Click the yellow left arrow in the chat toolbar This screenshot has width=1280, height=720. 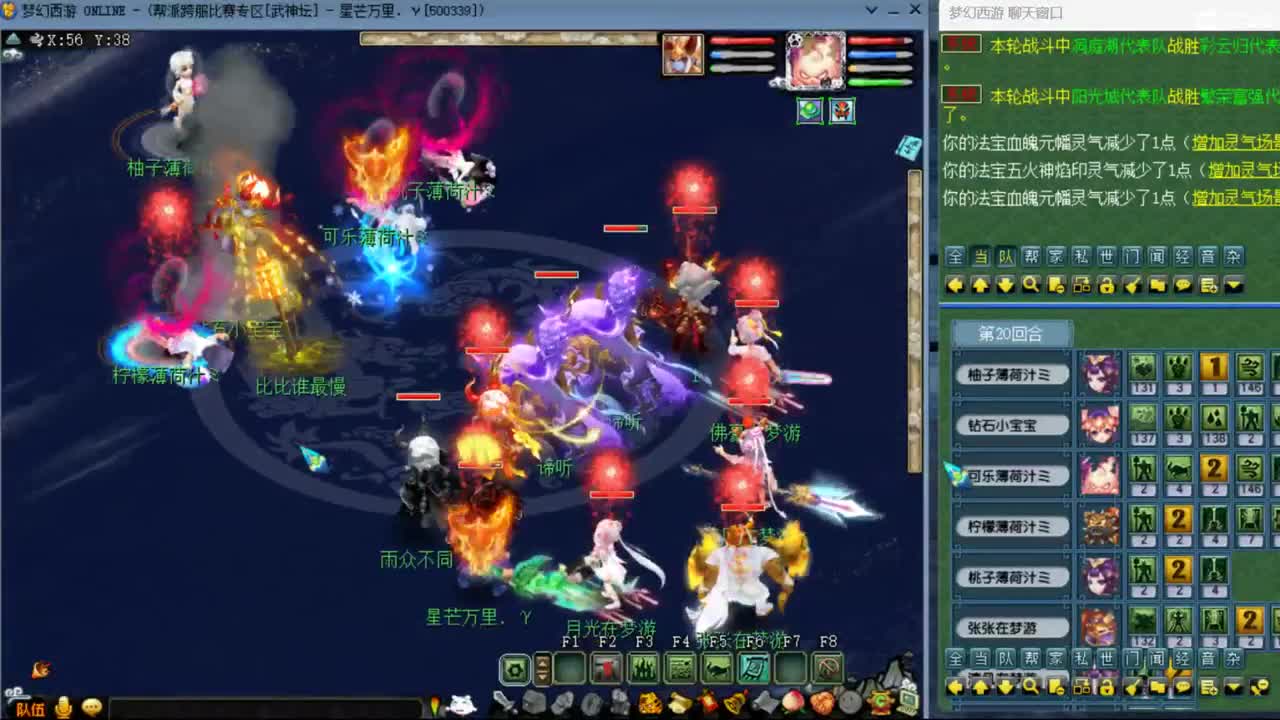(954, 286)
